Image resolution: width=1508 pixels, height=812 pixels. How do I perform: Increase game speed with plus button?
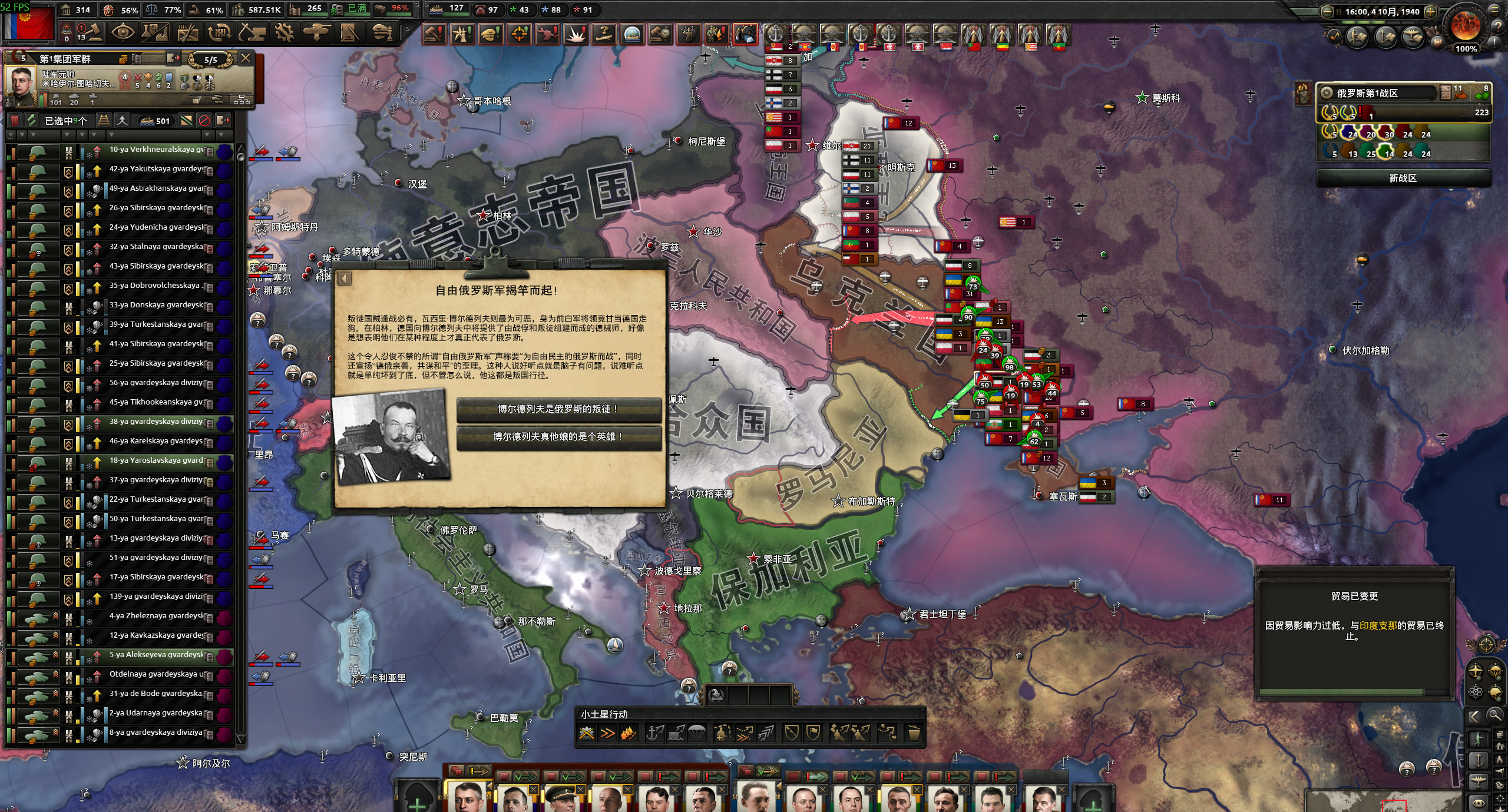[1430, 11]
